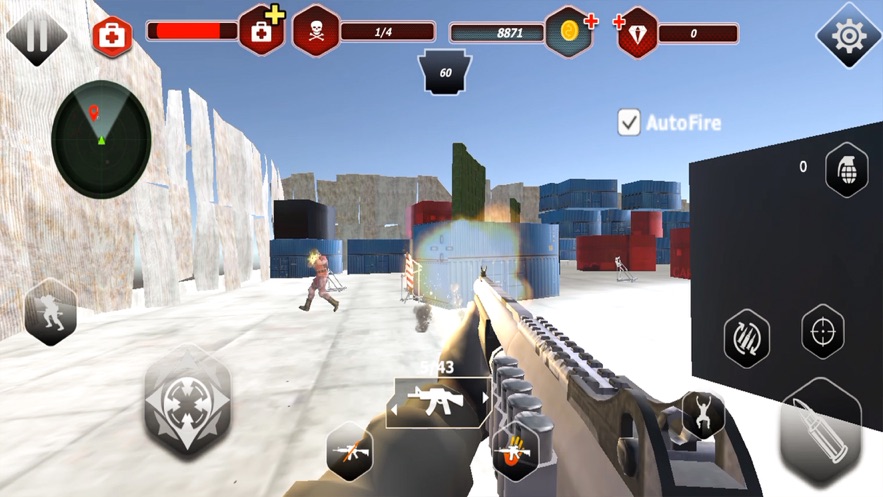Toggle the AutoFire checkbox
The image size is (883, 497).
click(x=629, y=123)
